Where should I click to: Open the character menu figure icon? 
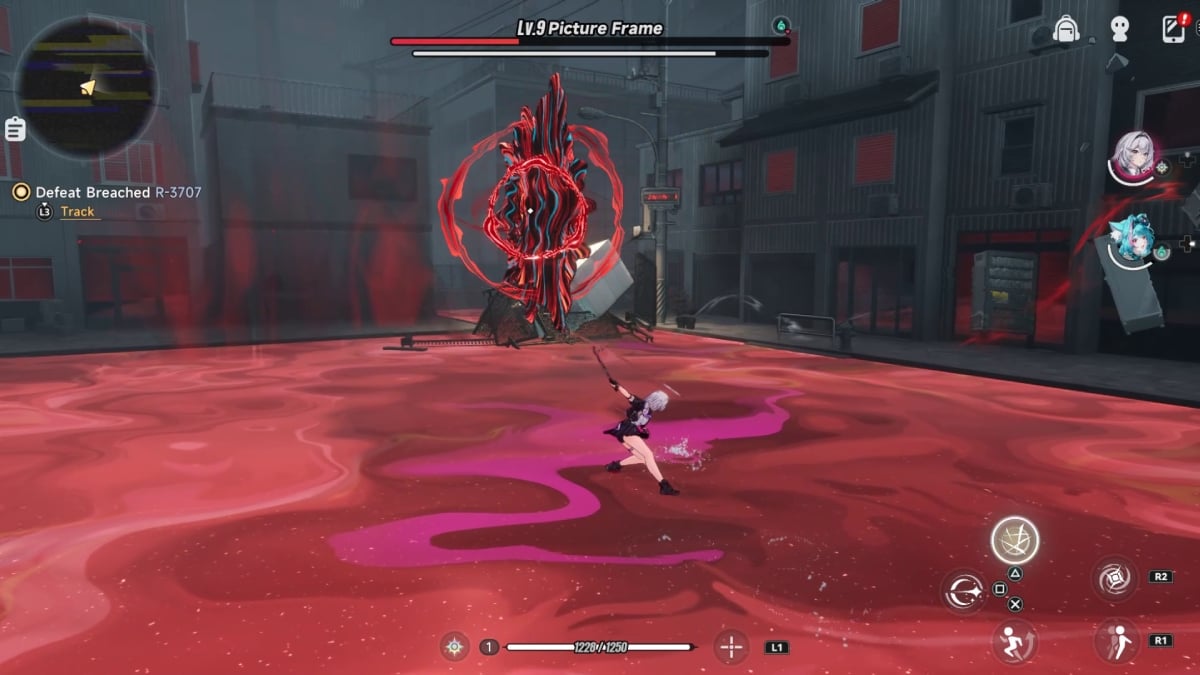(1119, 29)
